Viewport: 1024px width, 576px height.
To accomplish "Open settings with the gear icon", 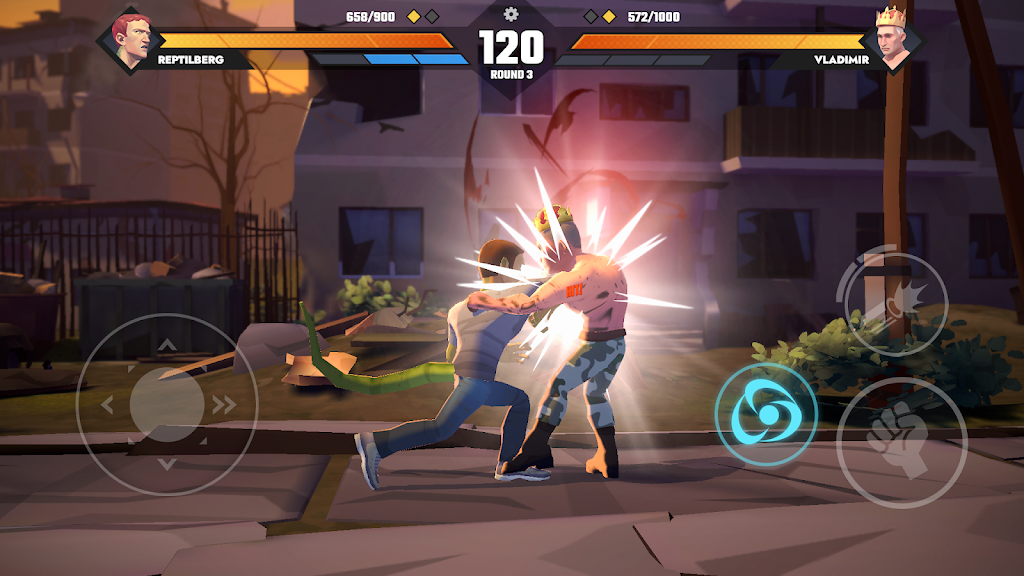I will tap(511, 14).
